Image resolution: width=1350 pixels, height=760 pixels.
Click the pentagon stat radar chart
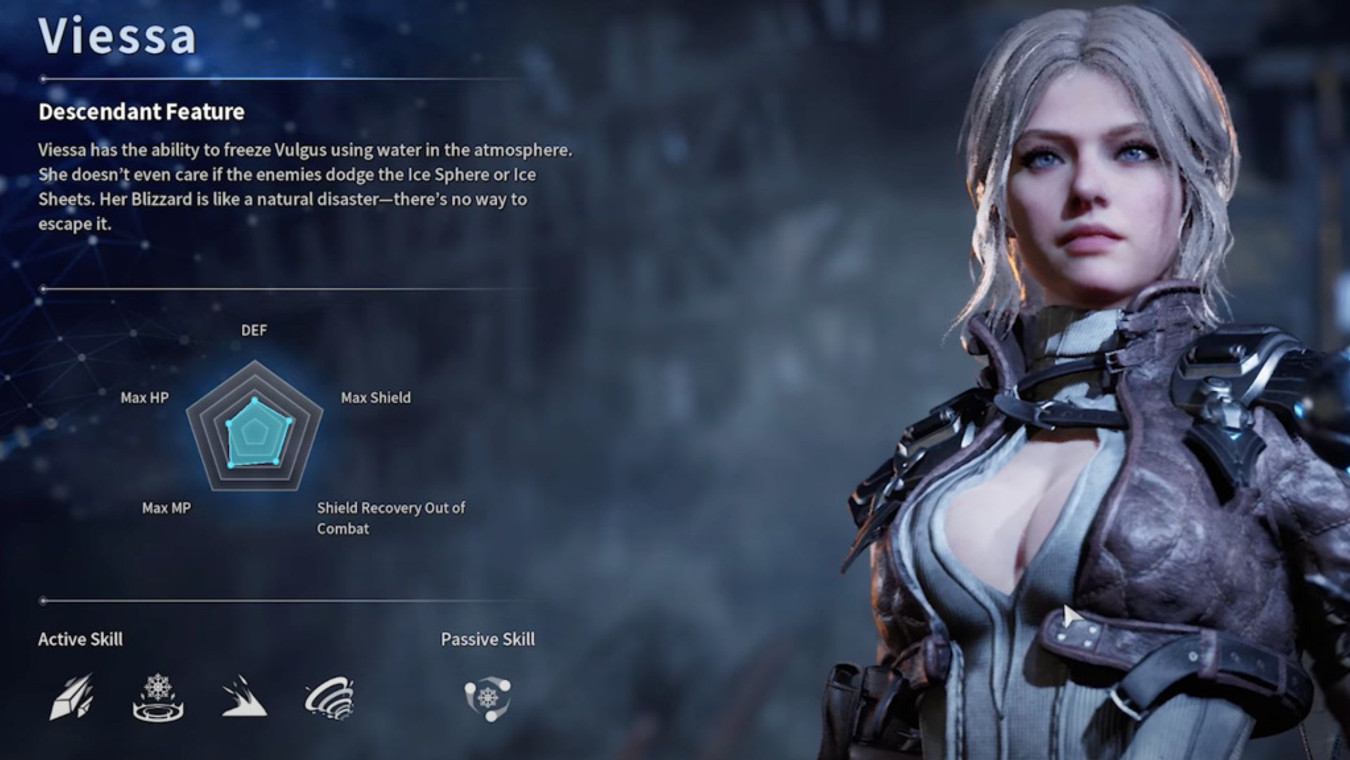click(255, 429)
